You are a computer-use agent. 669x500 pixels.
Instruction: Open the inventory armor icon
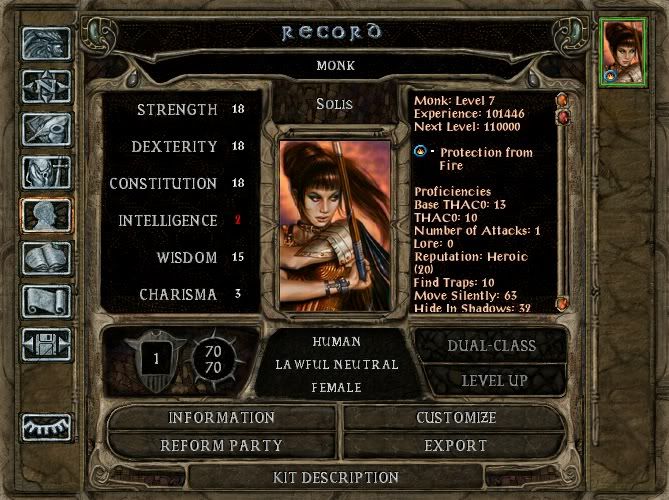tap(46, 172)
